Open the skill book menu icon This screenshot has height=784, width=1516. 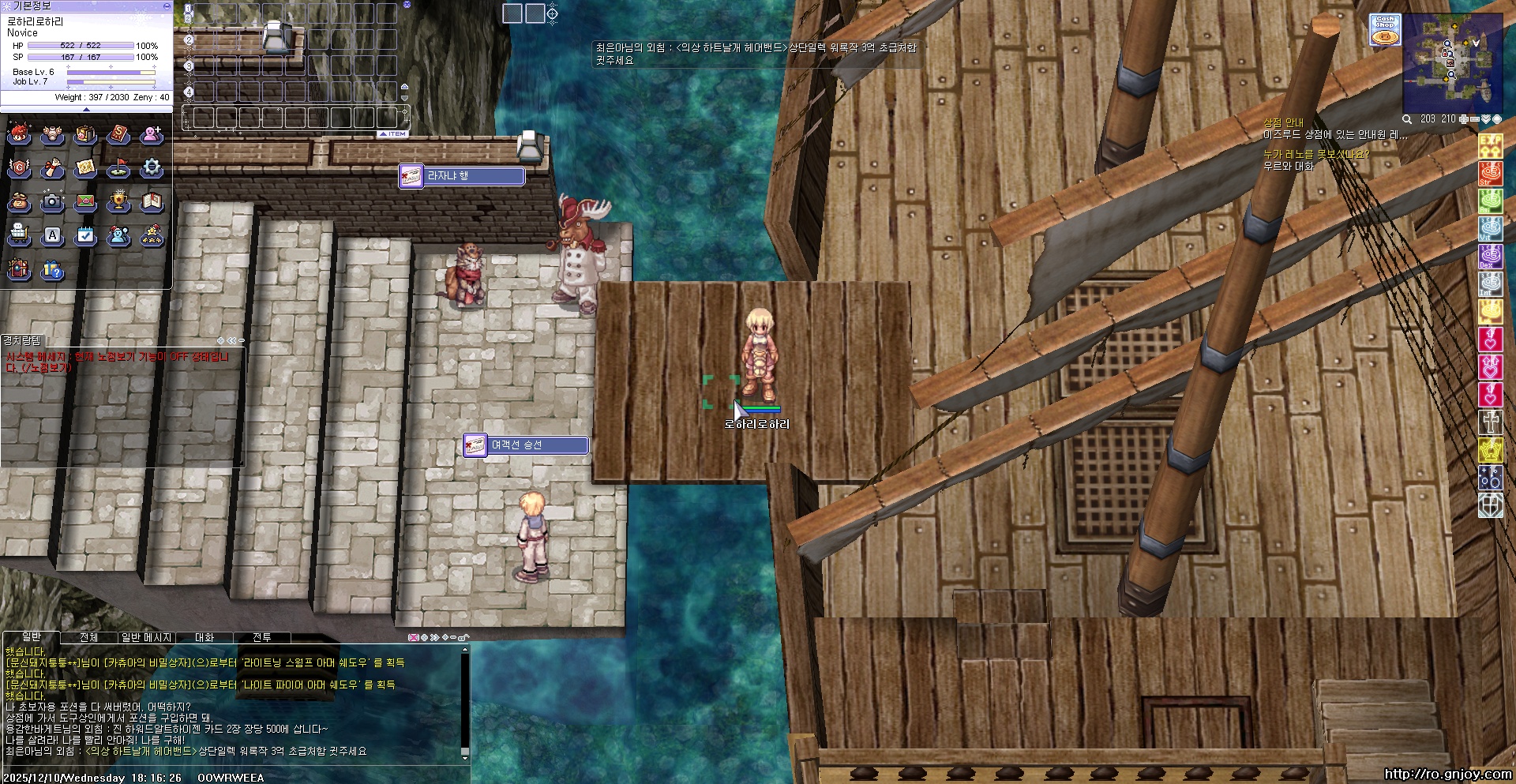point(118,134)
